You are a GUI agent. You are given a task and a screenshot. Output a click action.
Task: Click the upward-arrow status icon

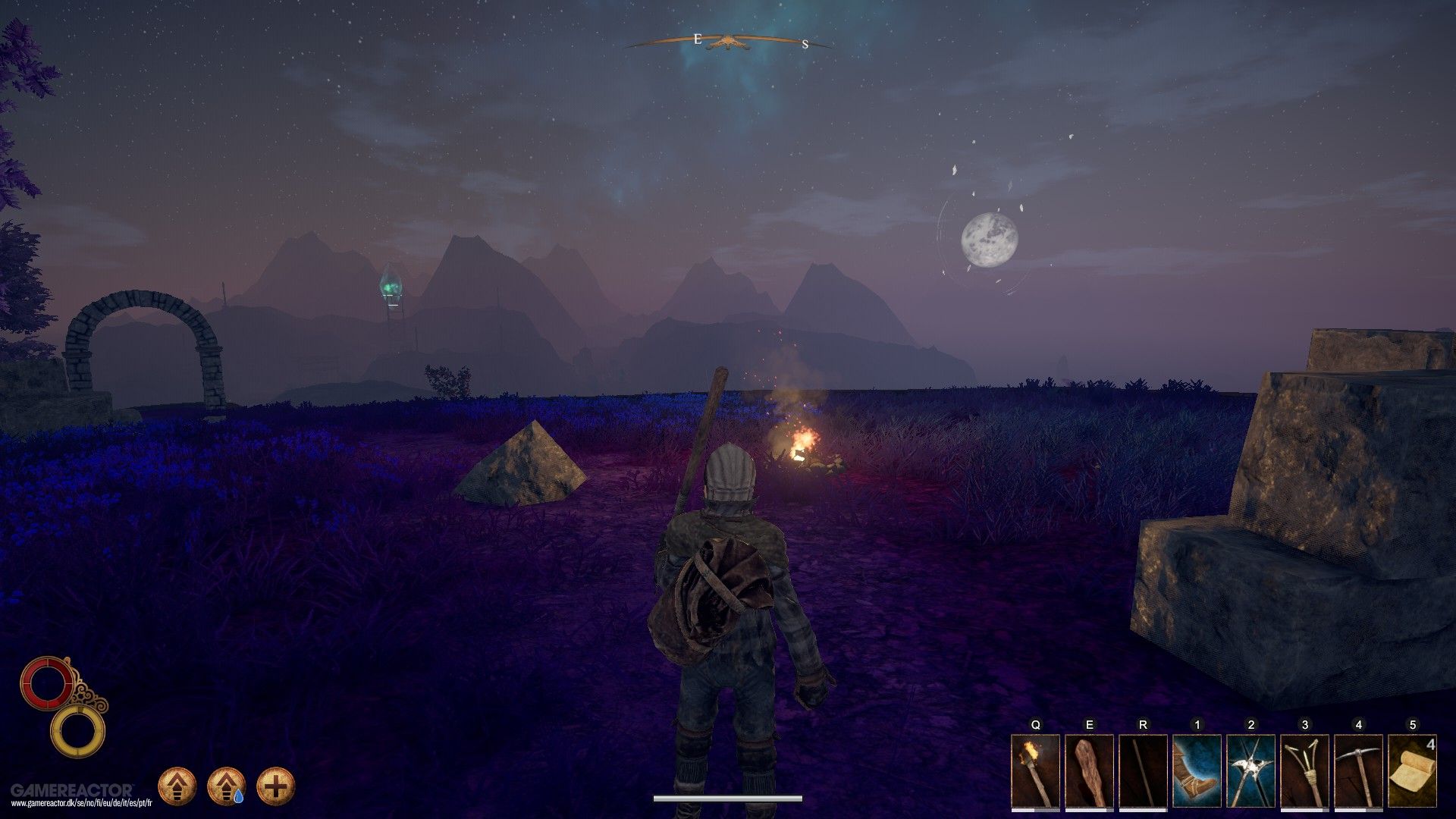tap(177, 786)
